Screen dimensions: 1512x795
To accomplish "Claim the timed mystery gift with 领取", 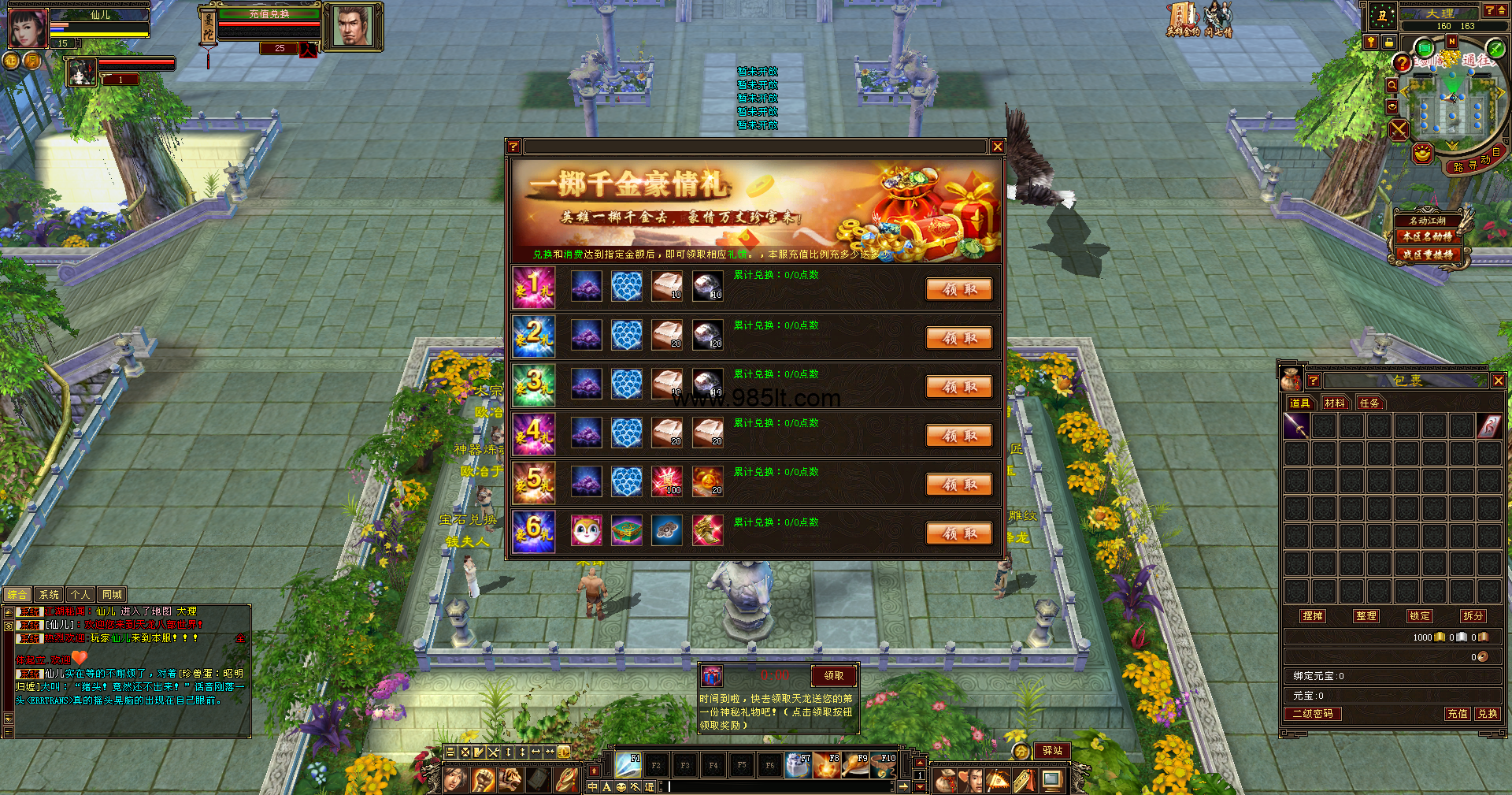I will click(833, 676).
